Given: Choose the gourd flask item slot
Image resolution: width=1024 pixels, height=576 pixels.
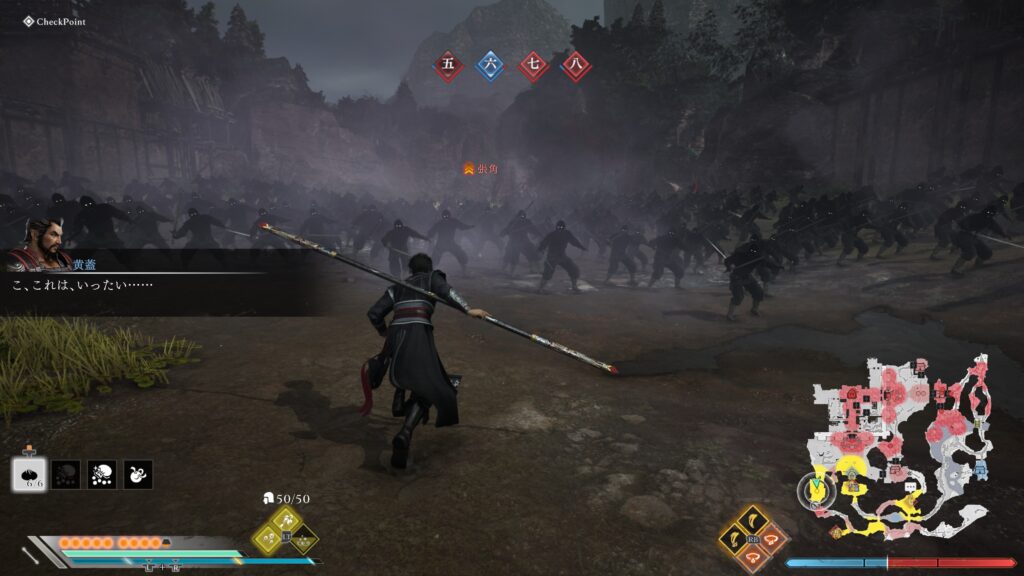Looking at the screenshot, I should [x=138, y=474].
